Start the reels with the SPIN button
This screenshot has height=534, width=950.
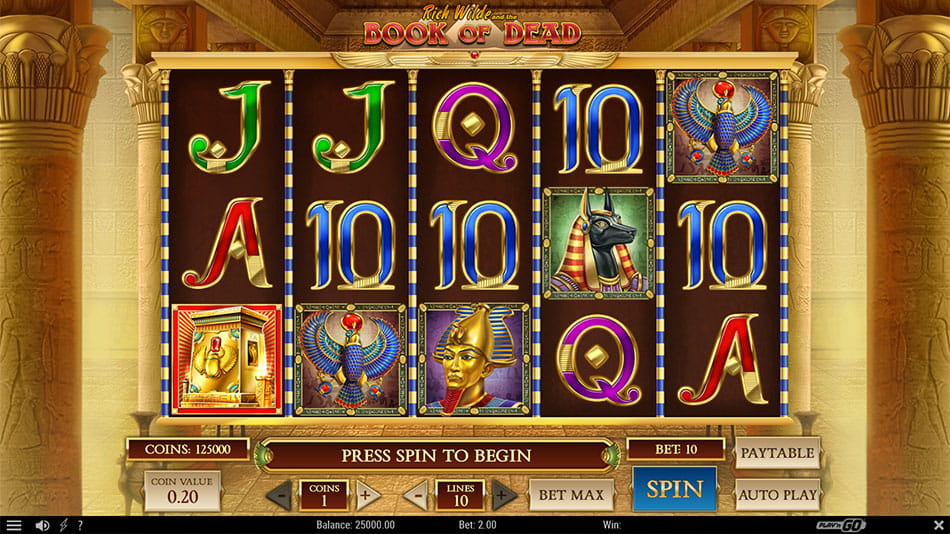(674, 490)
